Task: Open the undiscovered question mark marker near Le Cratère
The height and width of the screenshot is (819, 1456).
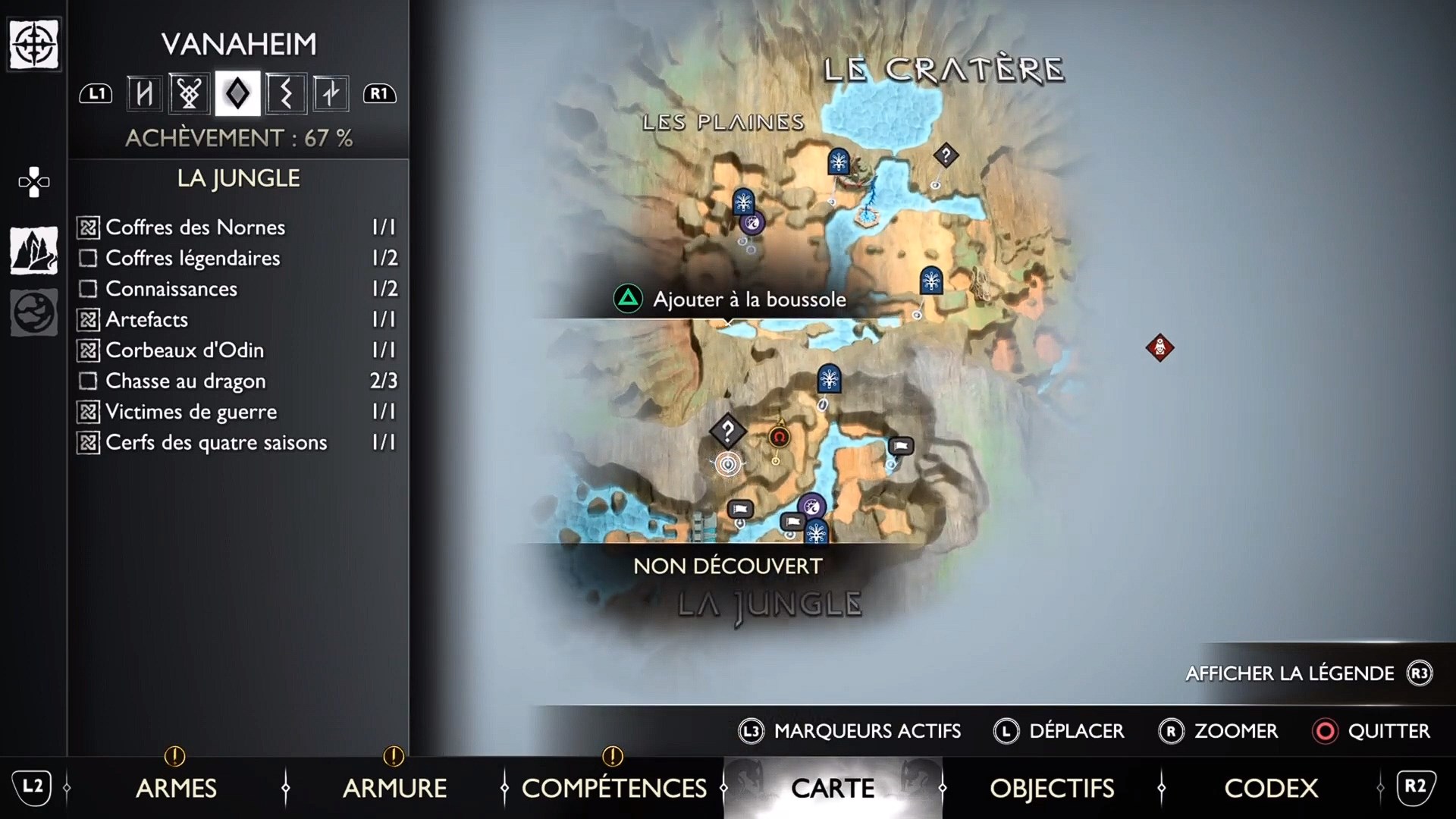Action: click(945, 155)
